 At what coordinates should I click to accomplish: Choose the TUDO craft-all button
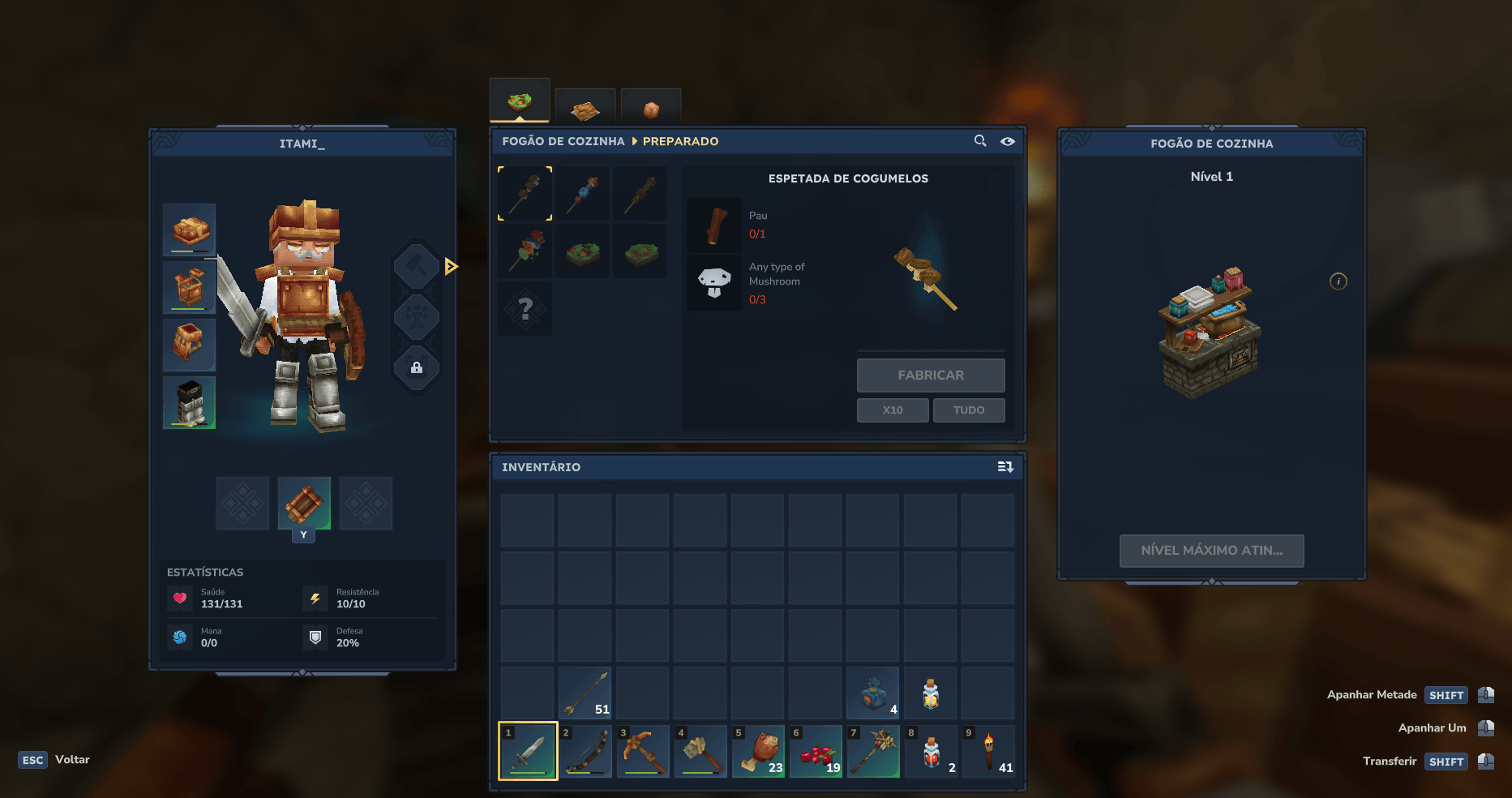968,410
